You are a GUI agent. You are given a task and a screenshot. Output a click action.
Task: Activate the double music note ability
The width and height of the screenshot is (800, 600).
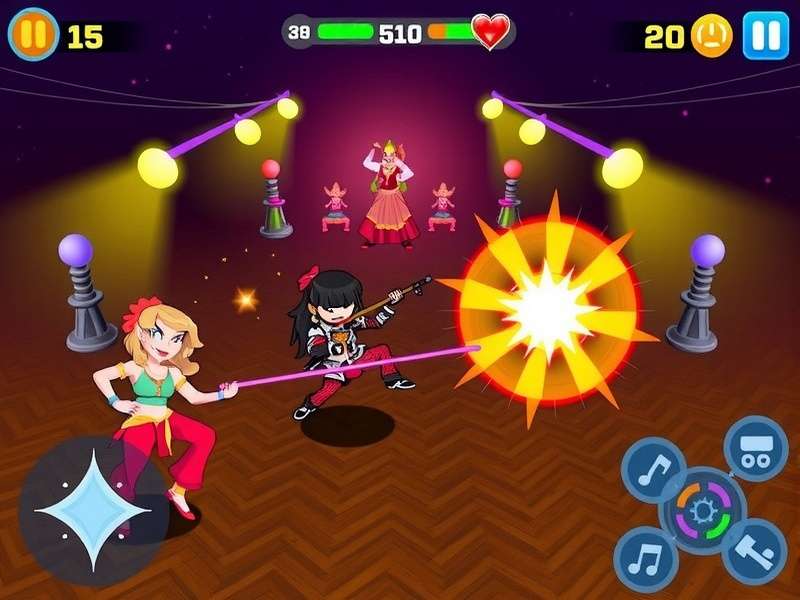[645, 559]
